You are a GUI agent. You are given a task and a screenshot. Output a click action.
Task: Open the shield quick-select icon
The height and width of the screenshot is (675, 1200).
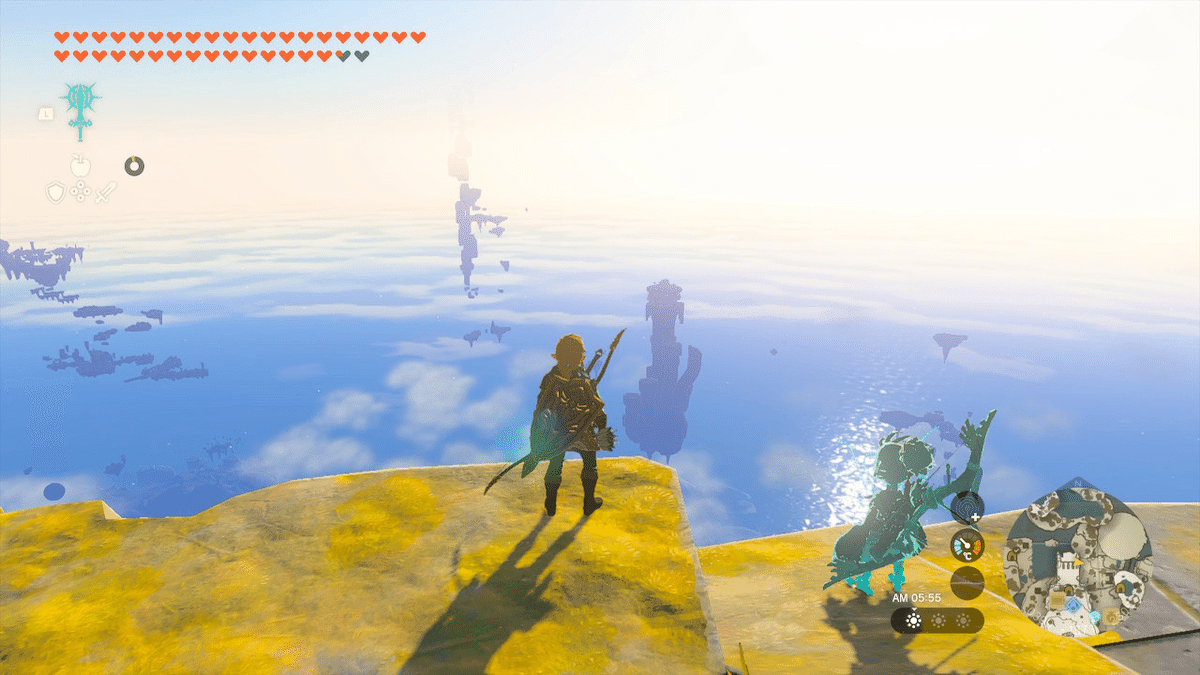(x=56, y=192)
